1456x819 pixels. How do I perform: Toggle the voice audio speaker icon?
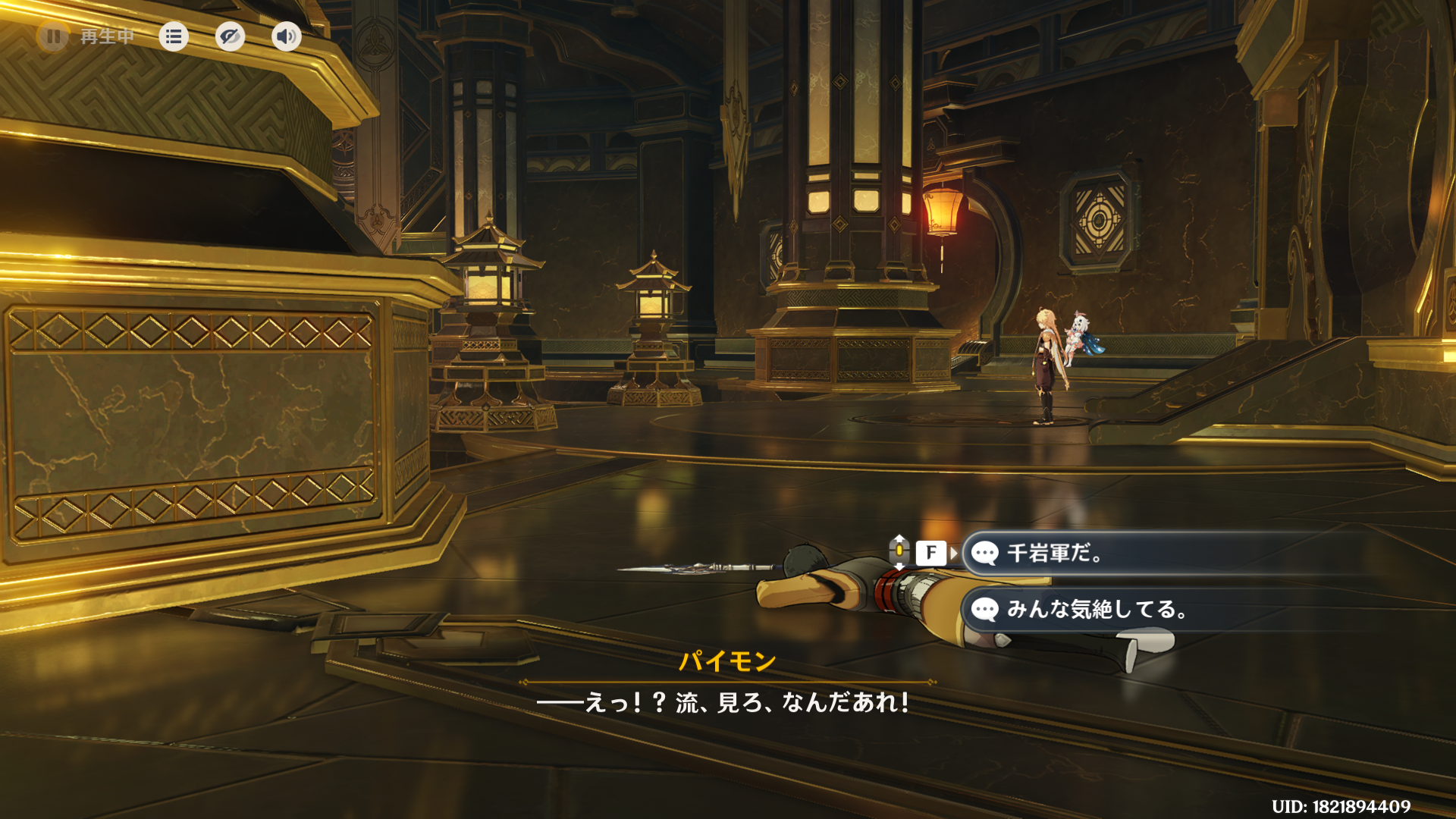point(286,36)
